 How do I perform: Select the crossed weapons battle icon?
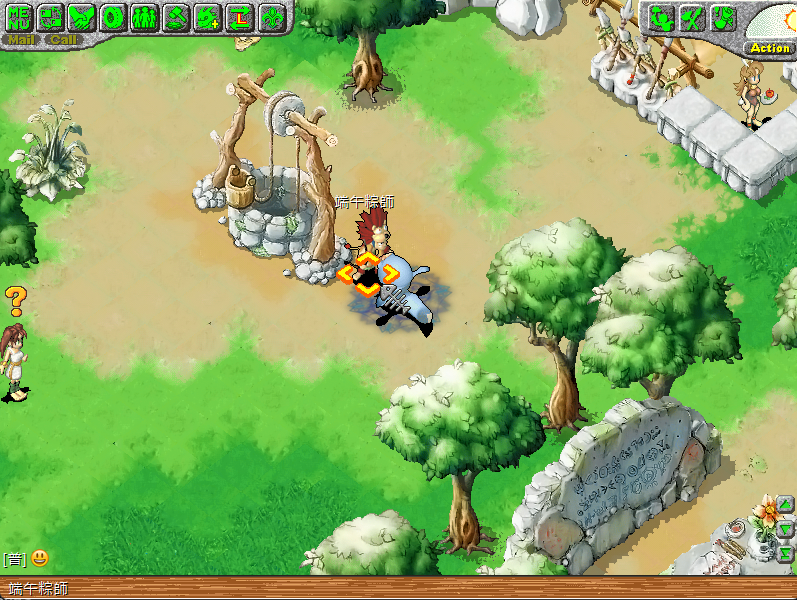(x=690, y=17)
